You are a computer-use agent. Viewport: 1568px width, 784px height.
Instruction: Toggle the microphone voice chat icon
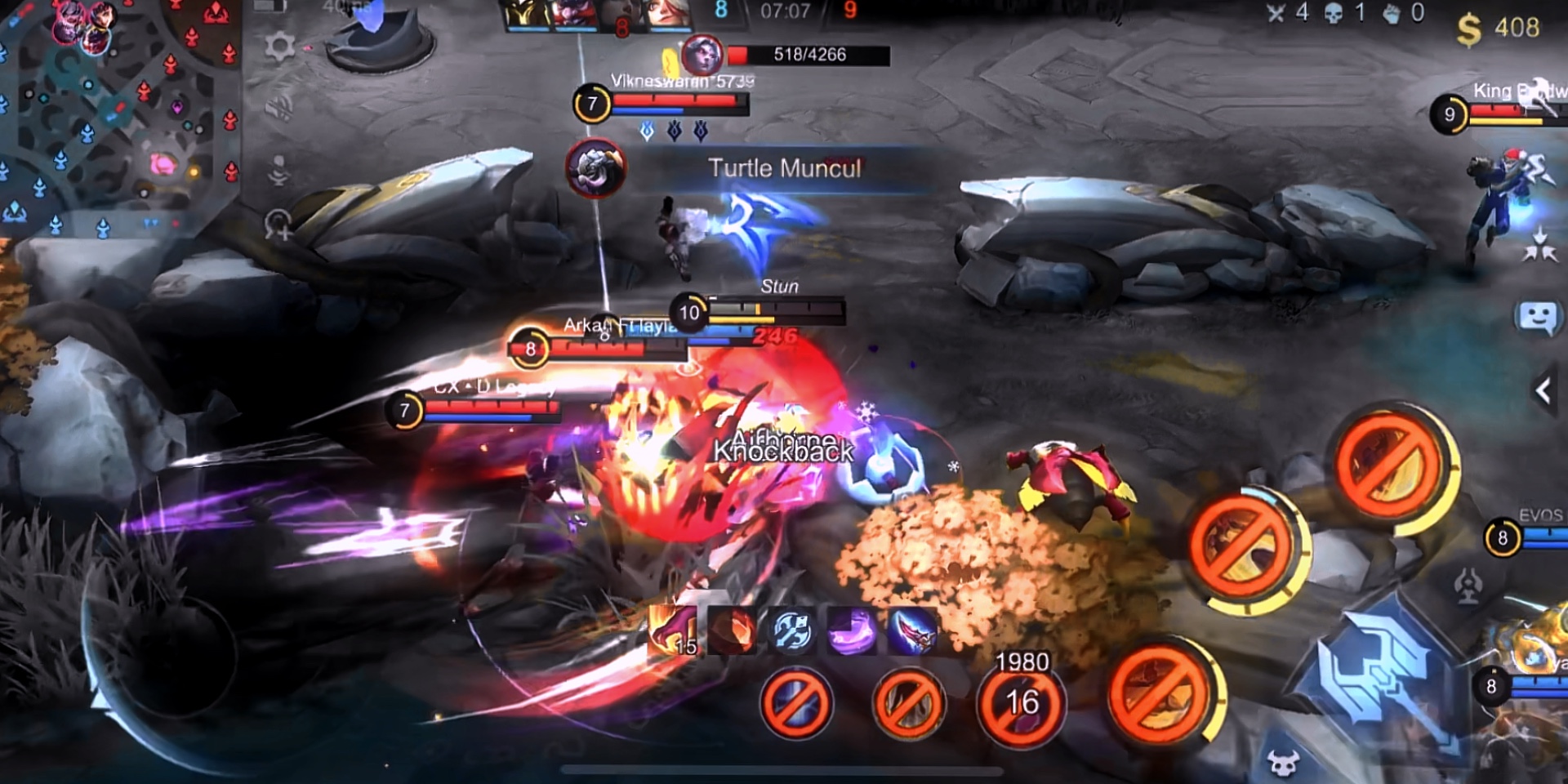coord(279,170)
